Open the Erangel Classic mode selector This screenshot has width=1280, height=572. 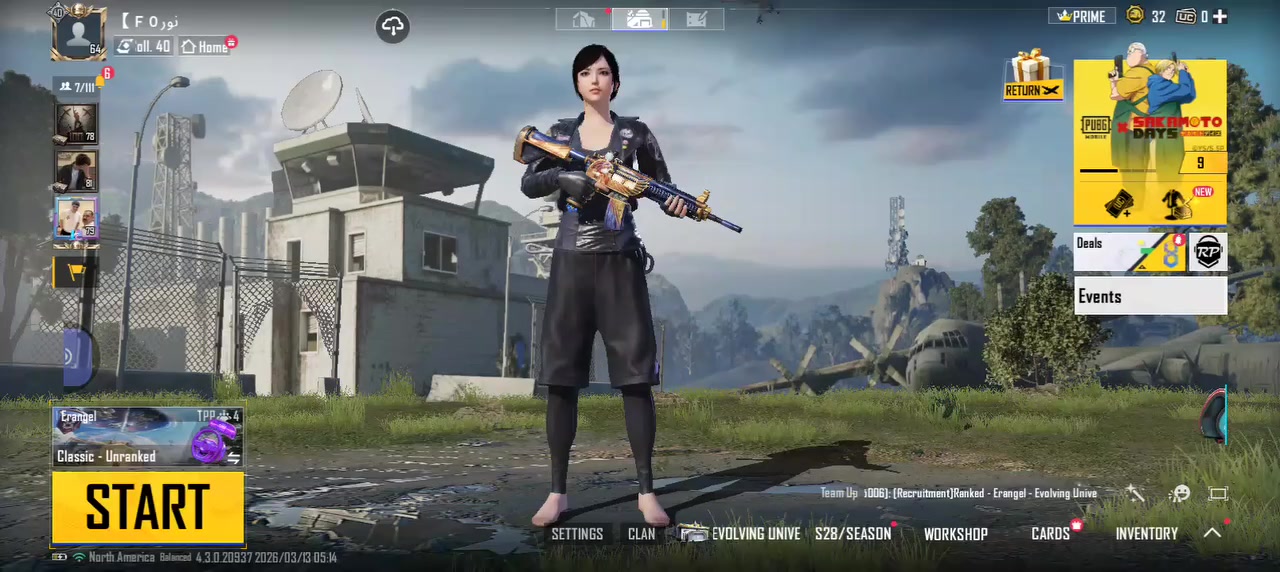tap(148, 437)
